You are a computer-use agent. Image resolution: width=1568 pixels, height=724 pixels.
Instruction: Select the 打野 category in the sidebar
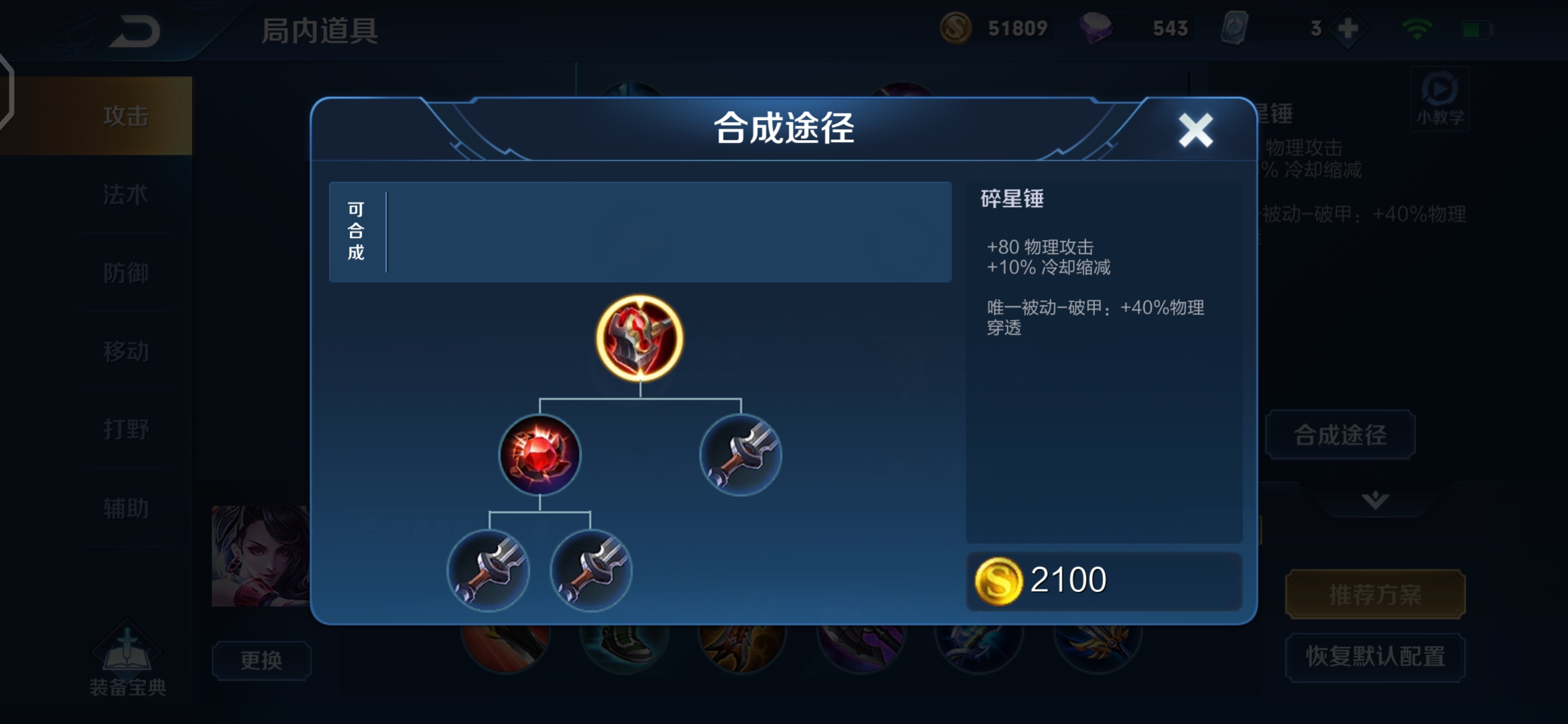point(127,429)
